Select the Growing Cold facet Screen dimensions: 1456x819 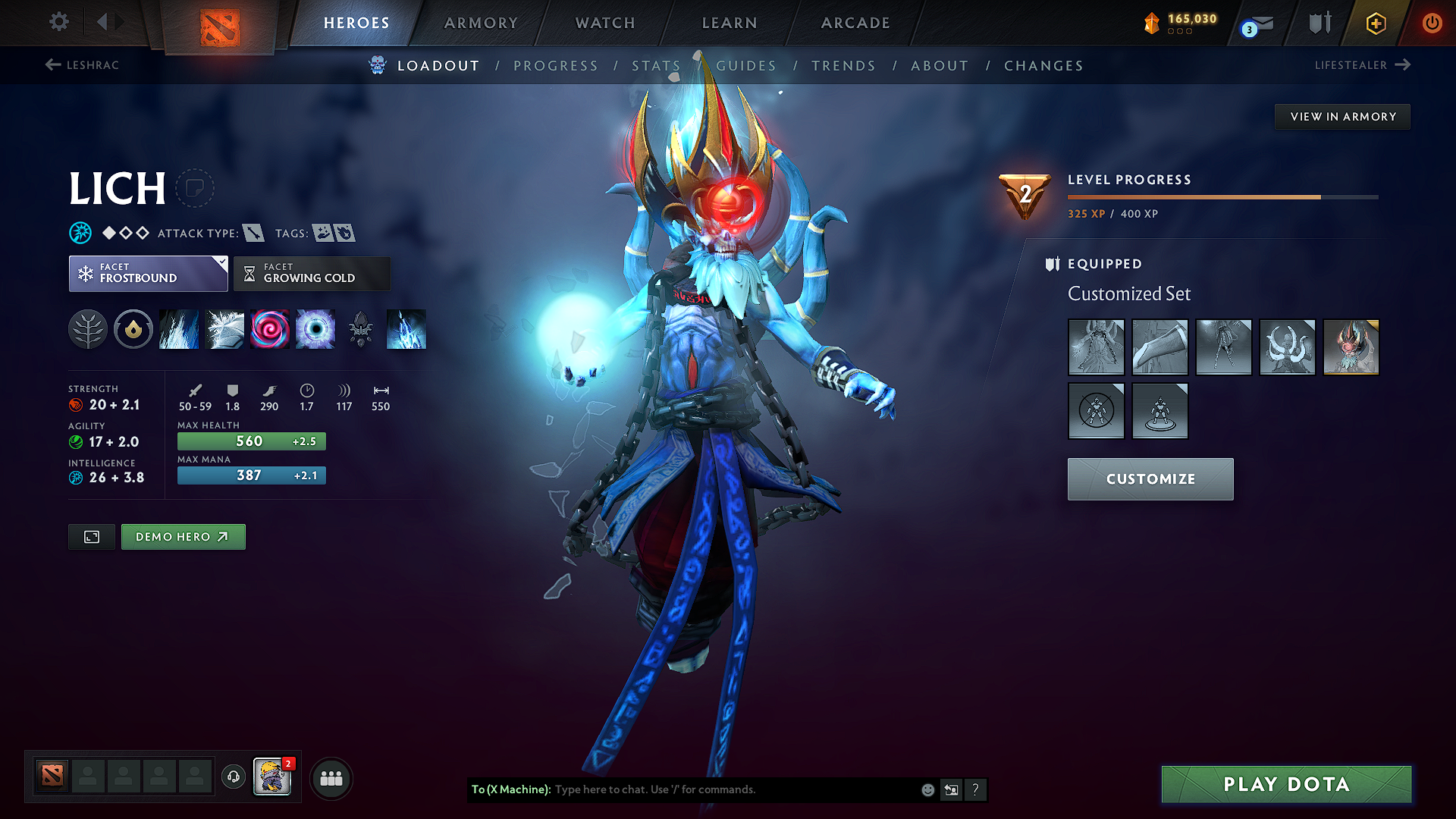(x=312, y=273)
